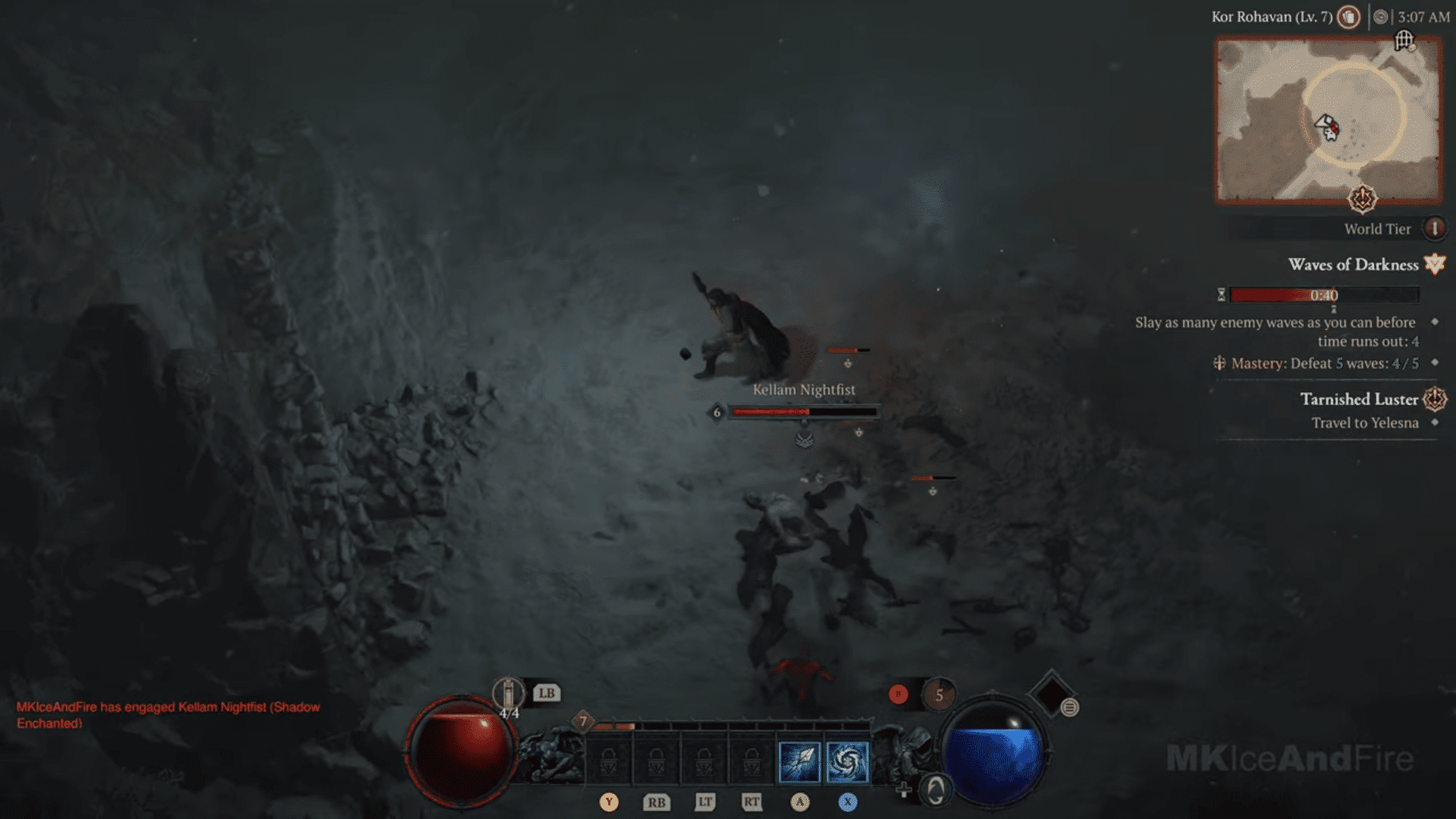
Task: Click the hourglass icon beside the event timer
Action: [x=1220, y=295]
